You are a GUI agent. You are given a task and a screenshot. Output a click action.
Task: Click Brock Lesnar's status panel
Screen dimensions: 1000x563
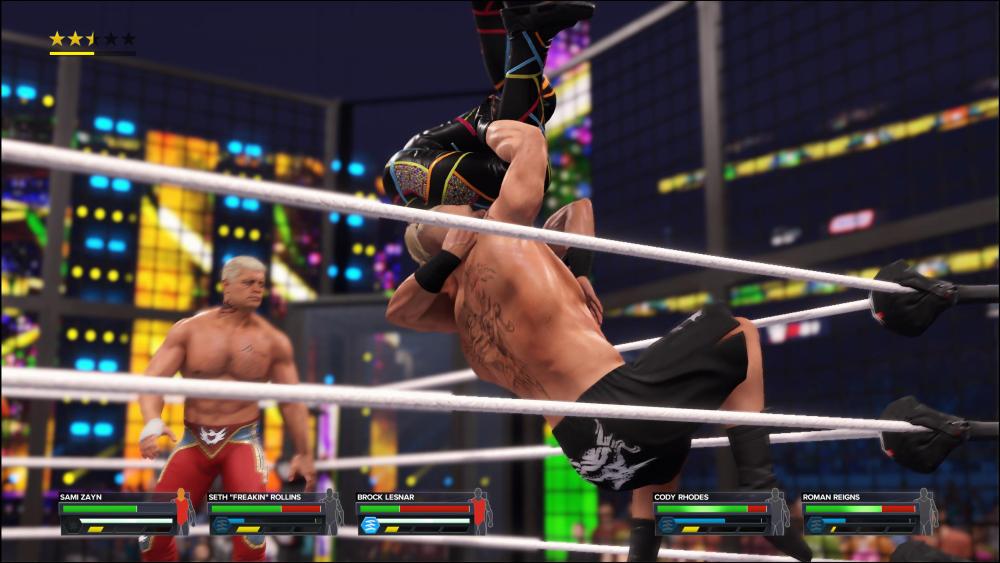(422, 513)
